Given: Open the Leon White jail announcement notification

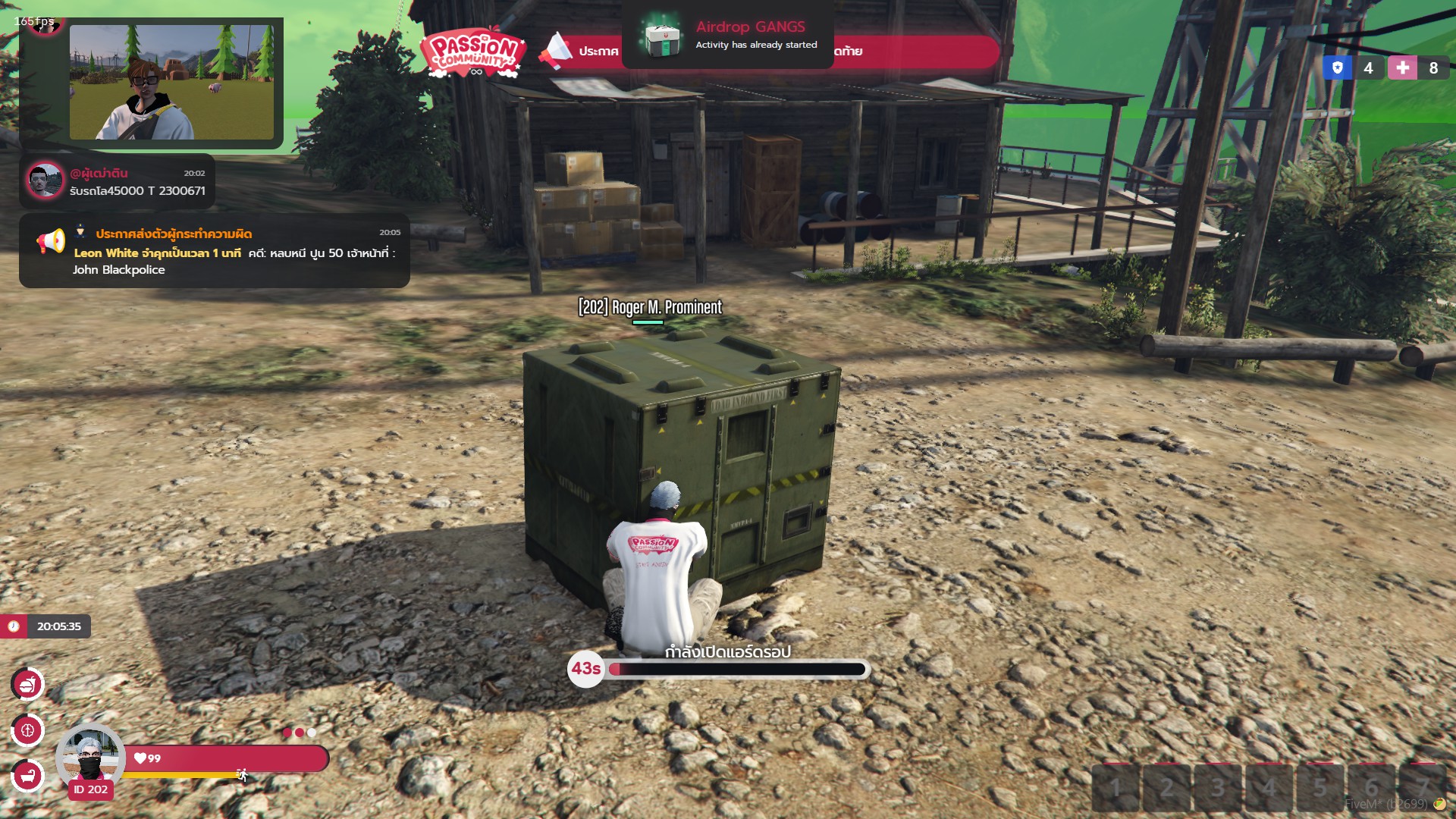Looking at the screenshot, I should click(x=215, y=251).
